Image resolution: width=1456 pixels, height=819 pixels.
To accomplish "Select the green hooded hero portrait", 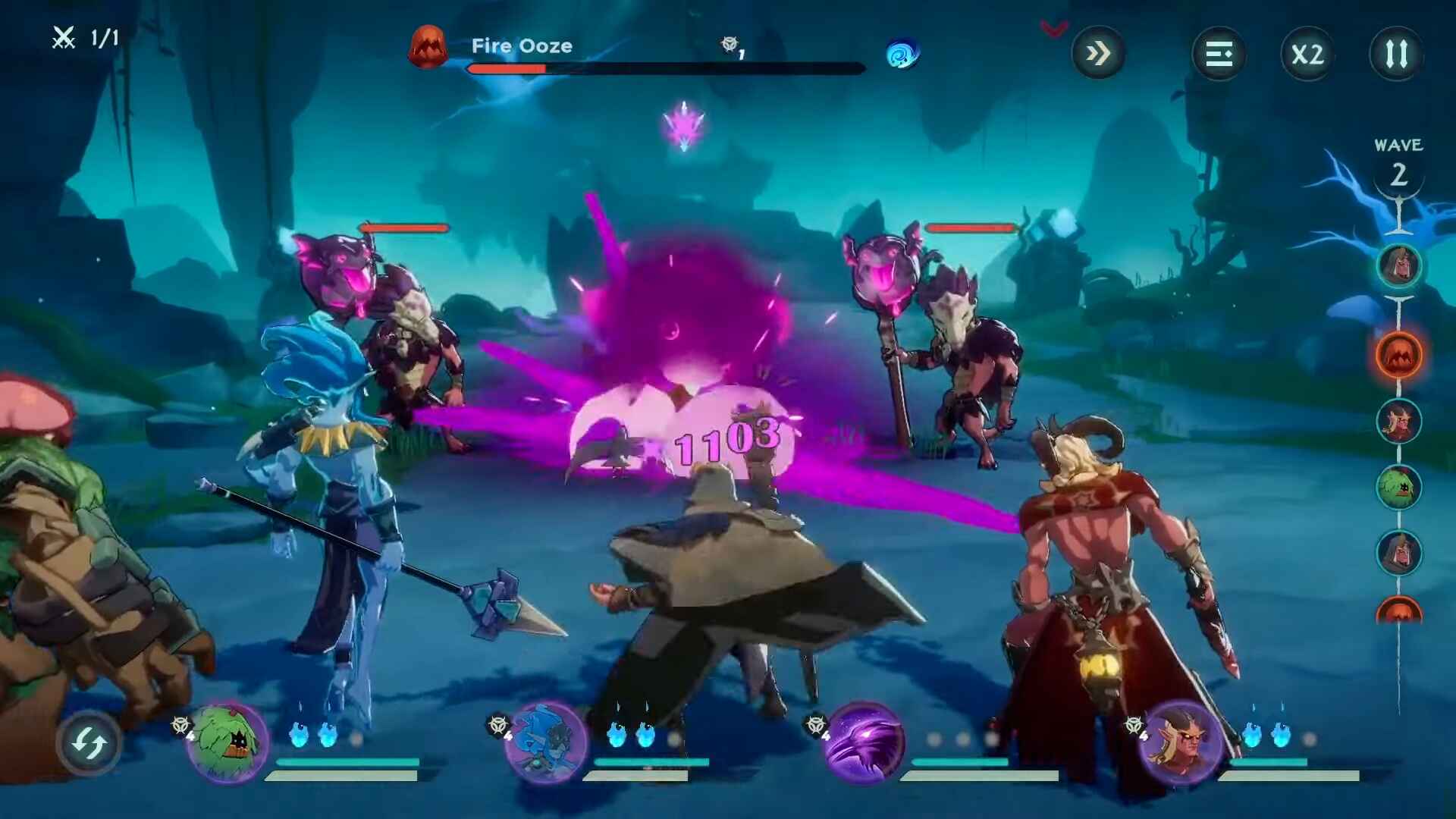I will pyautogui.click(x=227, y=742).
